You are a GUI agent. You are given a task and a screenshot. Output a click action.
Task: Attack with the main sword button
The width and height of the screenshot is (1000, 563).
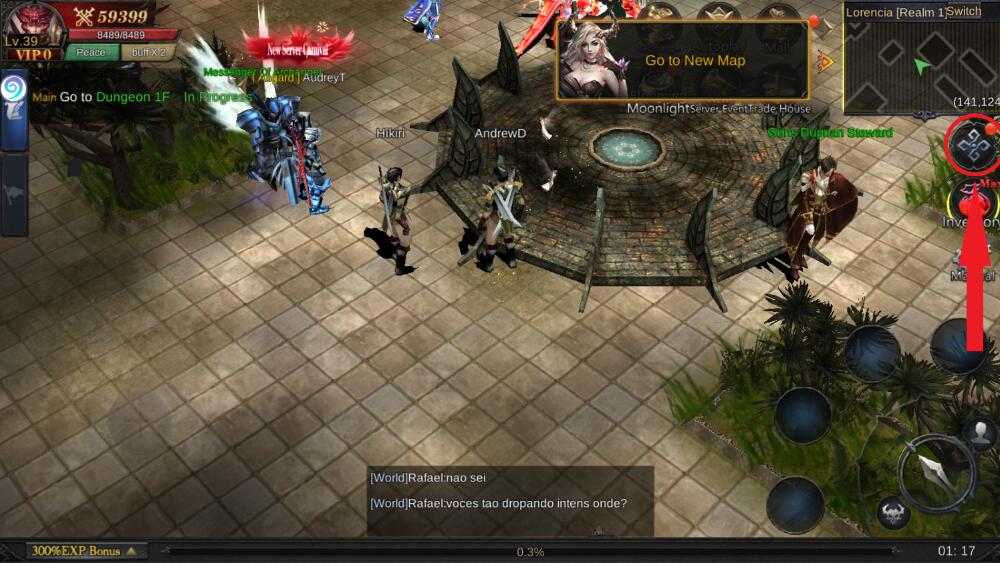click(936, 473)
